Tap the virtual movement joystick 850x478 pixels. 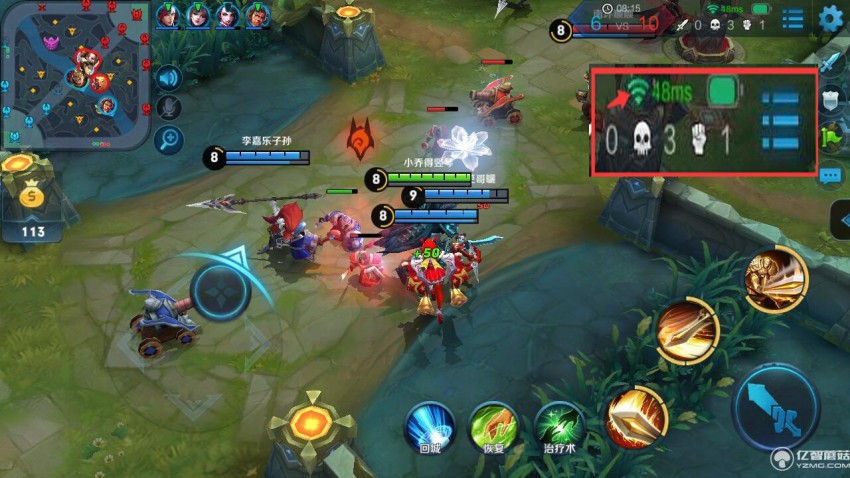click(x=220, y=291)
